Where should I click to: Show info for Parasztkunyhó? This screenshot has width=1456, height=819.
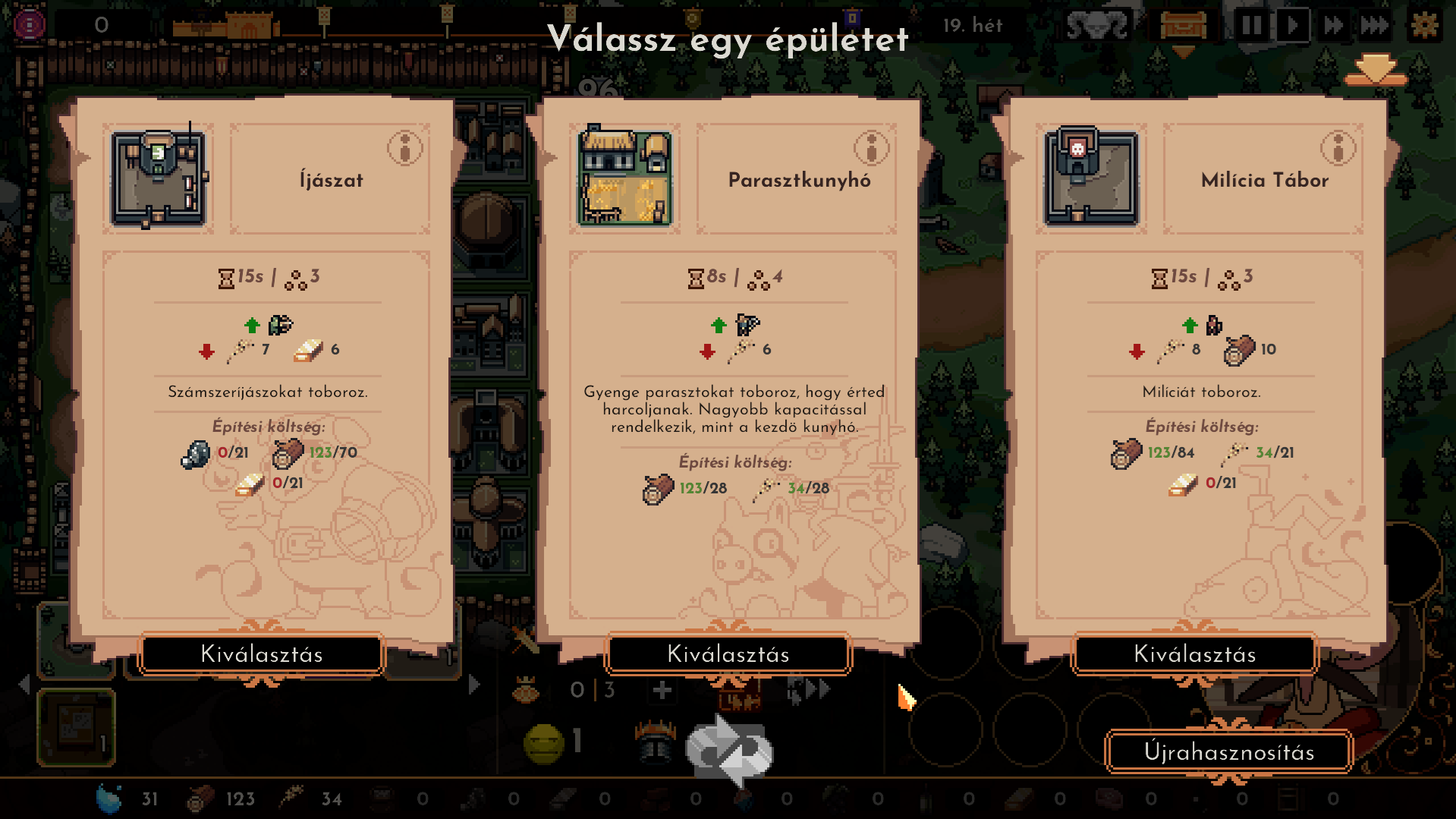point(872,148)
